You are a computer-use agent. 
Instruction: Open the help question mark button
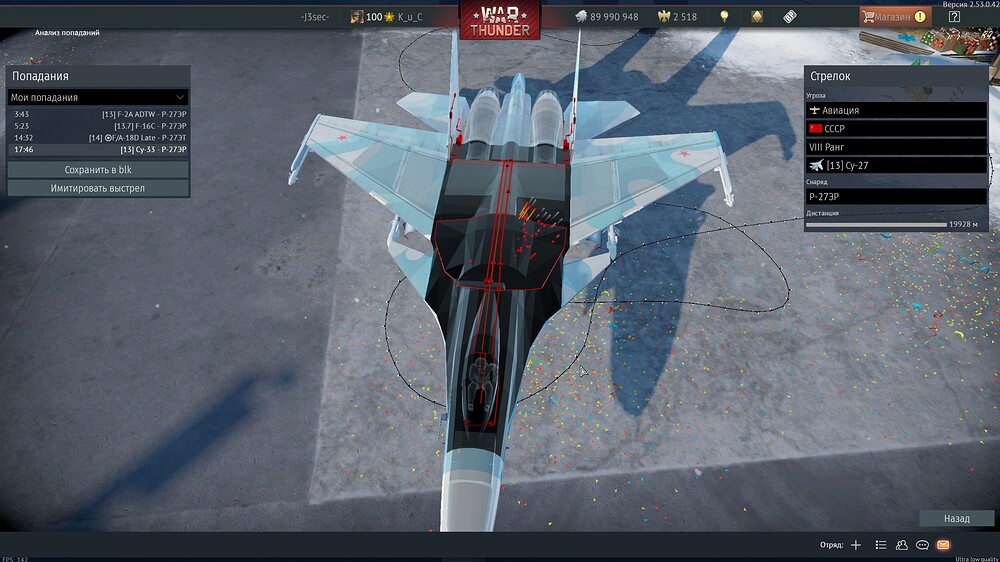[x=954, y=16]
